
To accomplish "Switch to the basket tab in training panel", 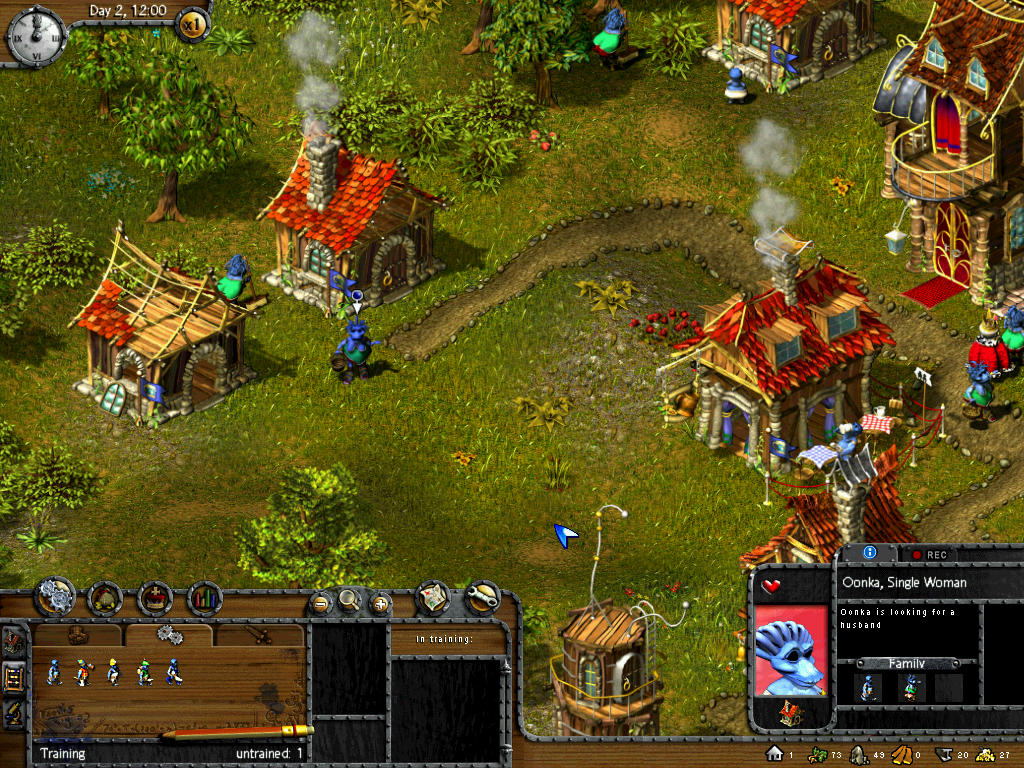I will (78, 634).
